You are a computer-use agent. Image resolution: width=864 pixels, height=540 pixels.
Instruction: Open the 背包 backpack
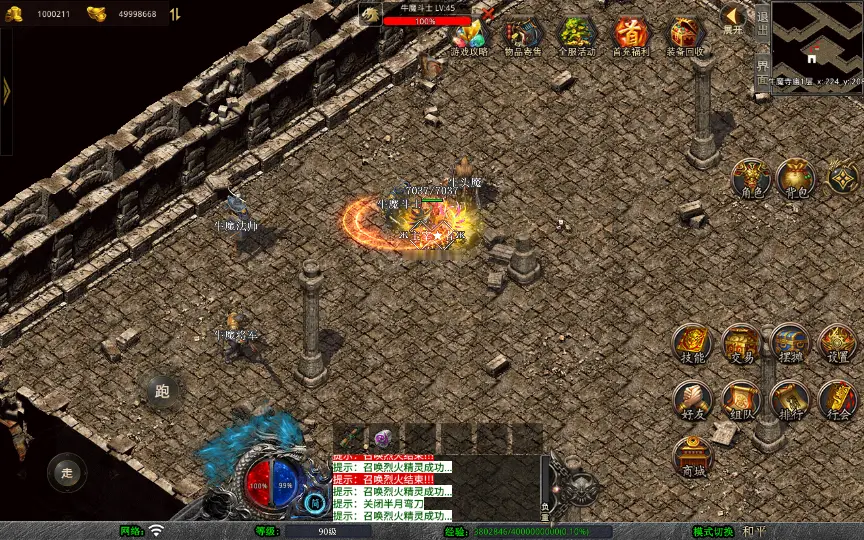click(x=796, y=177)
